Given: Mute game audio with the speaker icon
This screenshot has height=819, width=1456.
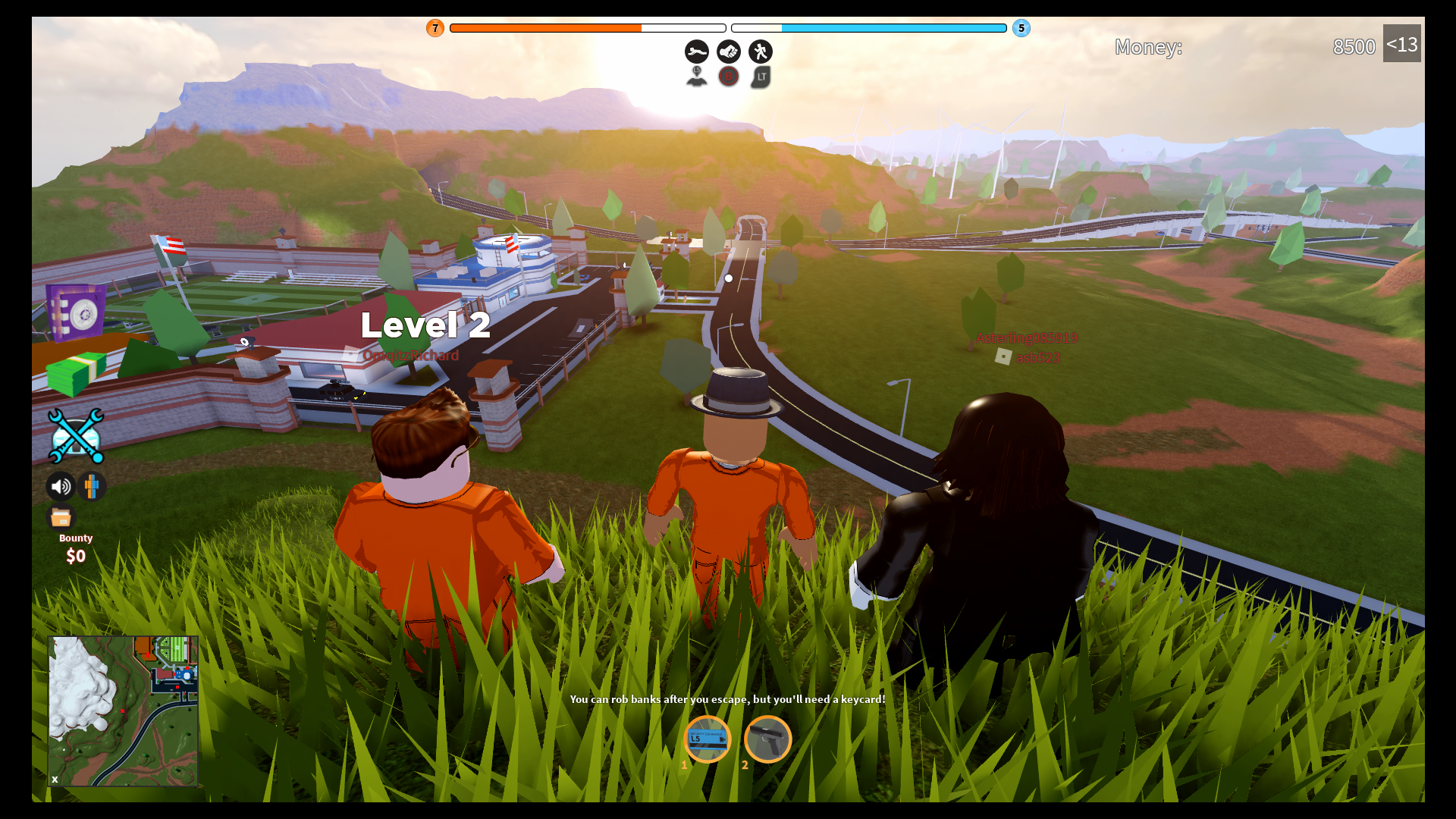Looking at the screenshot, I should [60, 486].
